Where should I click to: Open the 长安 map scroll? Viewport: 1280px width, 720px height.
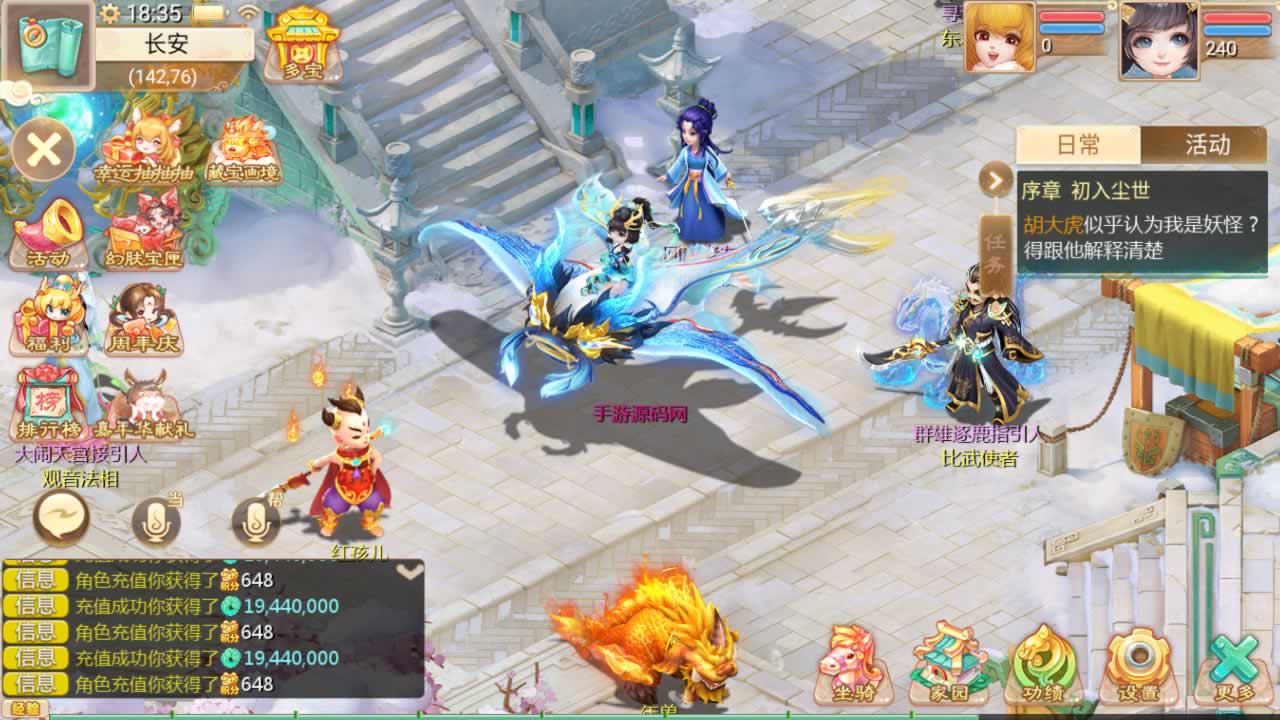point(49,44)
